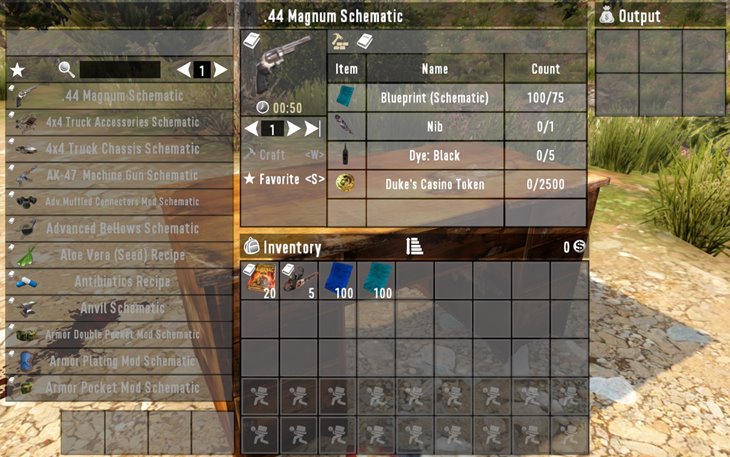The width and height of the screenshot is (730, 457).
Task: Set craft quantity to maximum
Action: tap(313, 129)
